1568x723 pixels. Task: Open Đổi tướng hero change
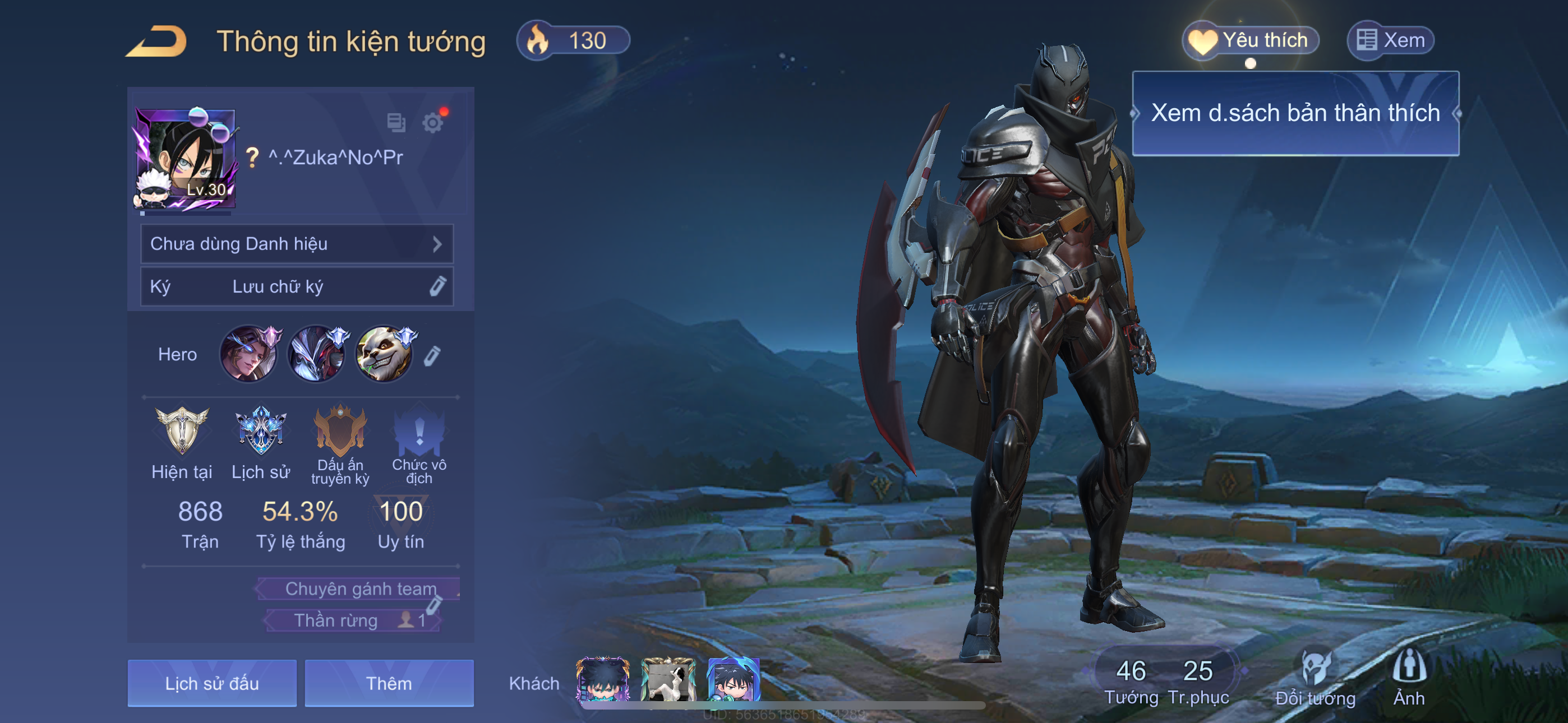[x=1315, y=676]
